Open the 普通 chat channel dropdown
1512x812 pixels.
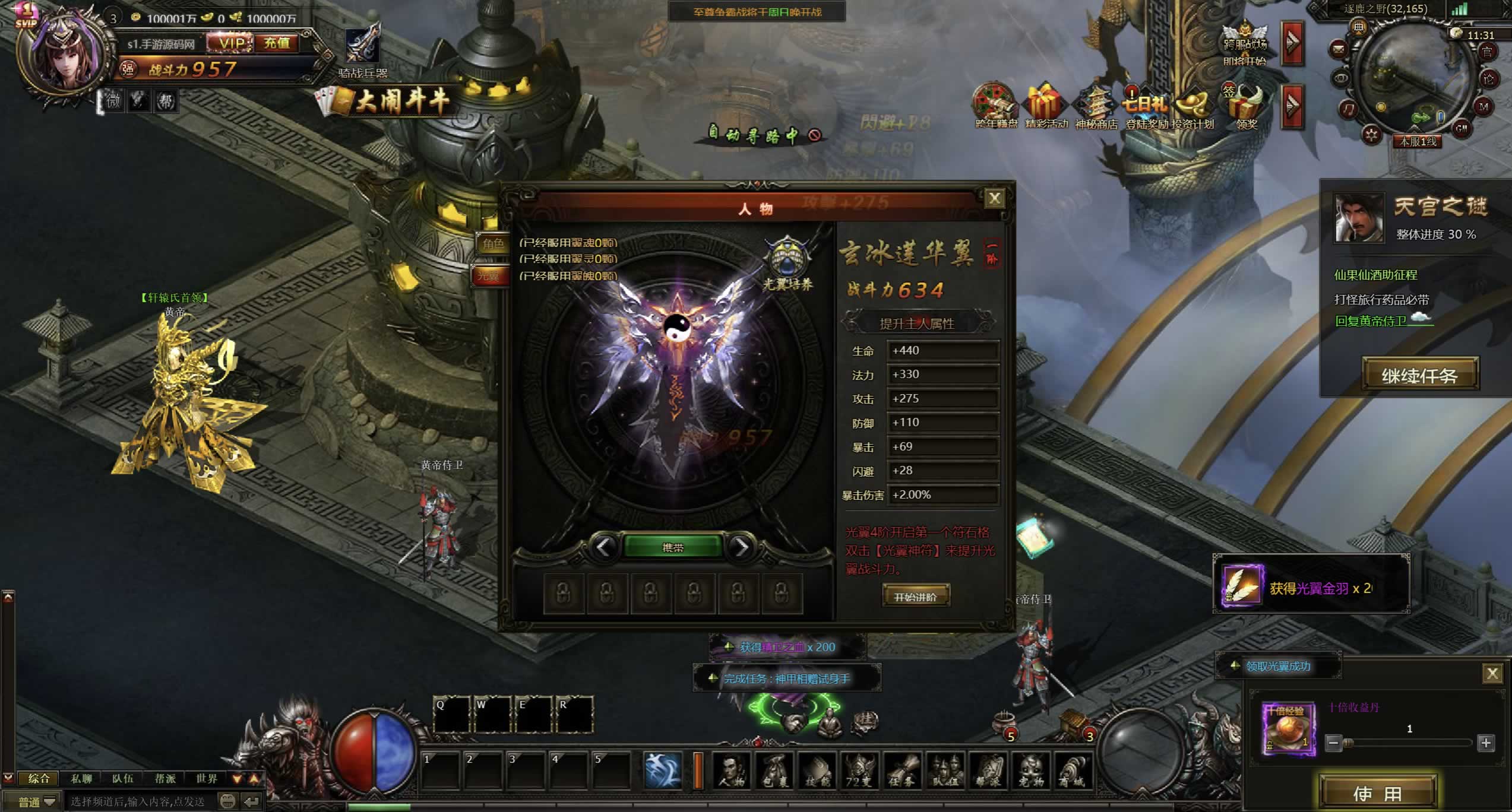click(x=37, y=802)
